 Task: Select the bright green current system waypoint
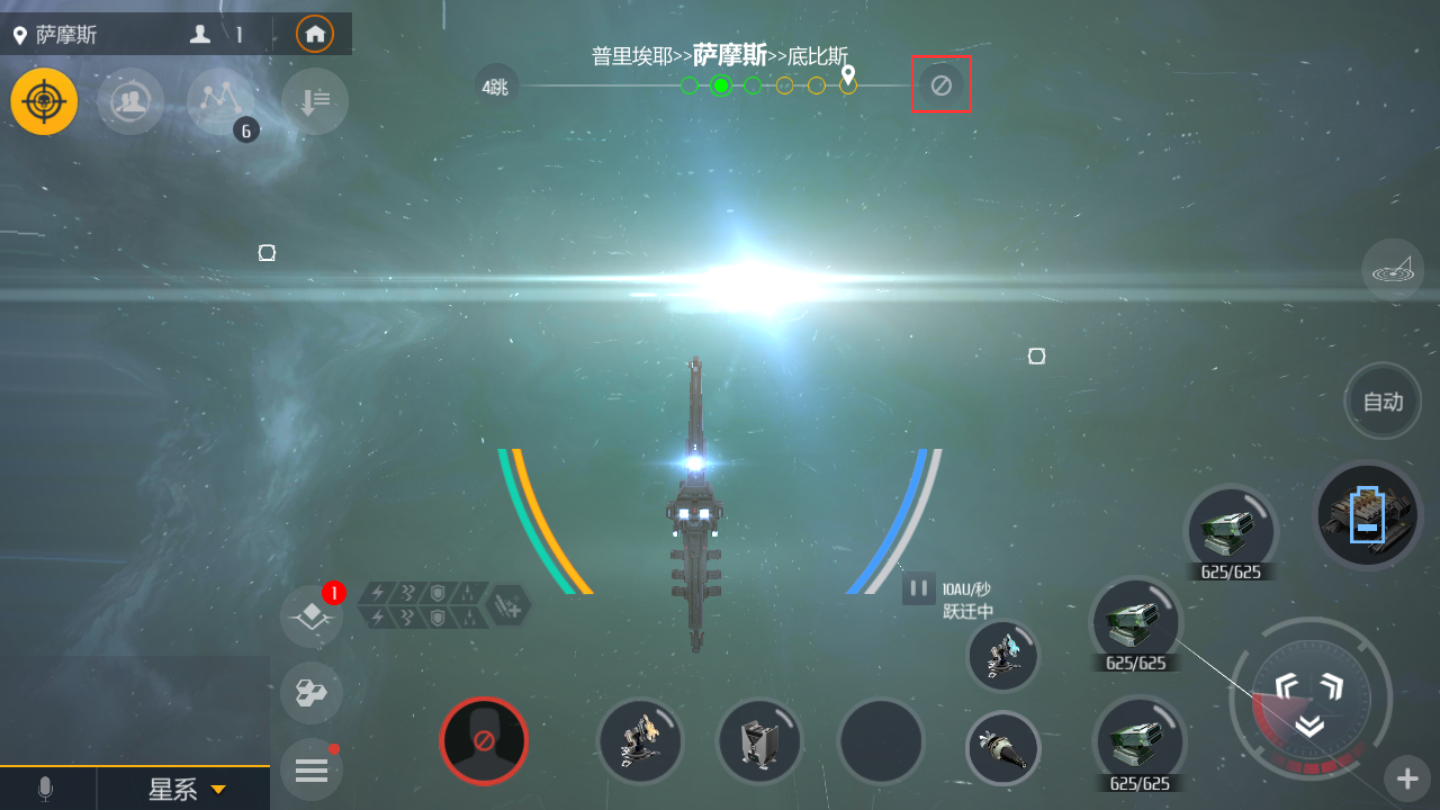tap(721, 85)
